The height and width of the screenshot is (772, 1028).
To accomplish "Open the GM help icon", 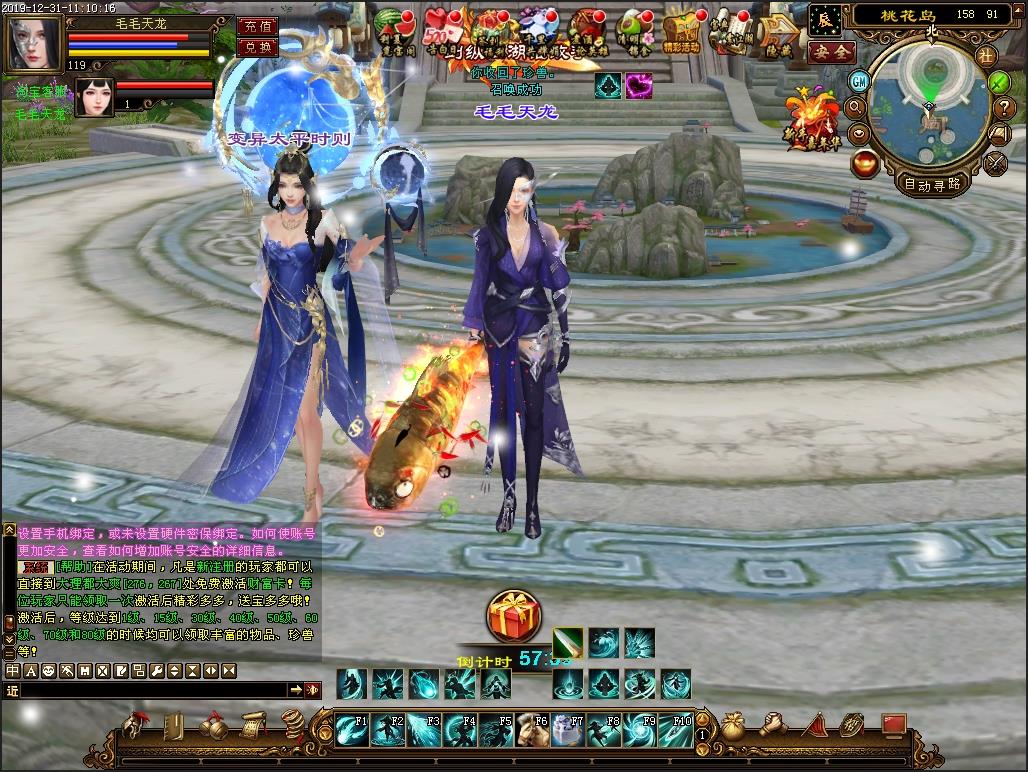I will click(x=859, y=81).
